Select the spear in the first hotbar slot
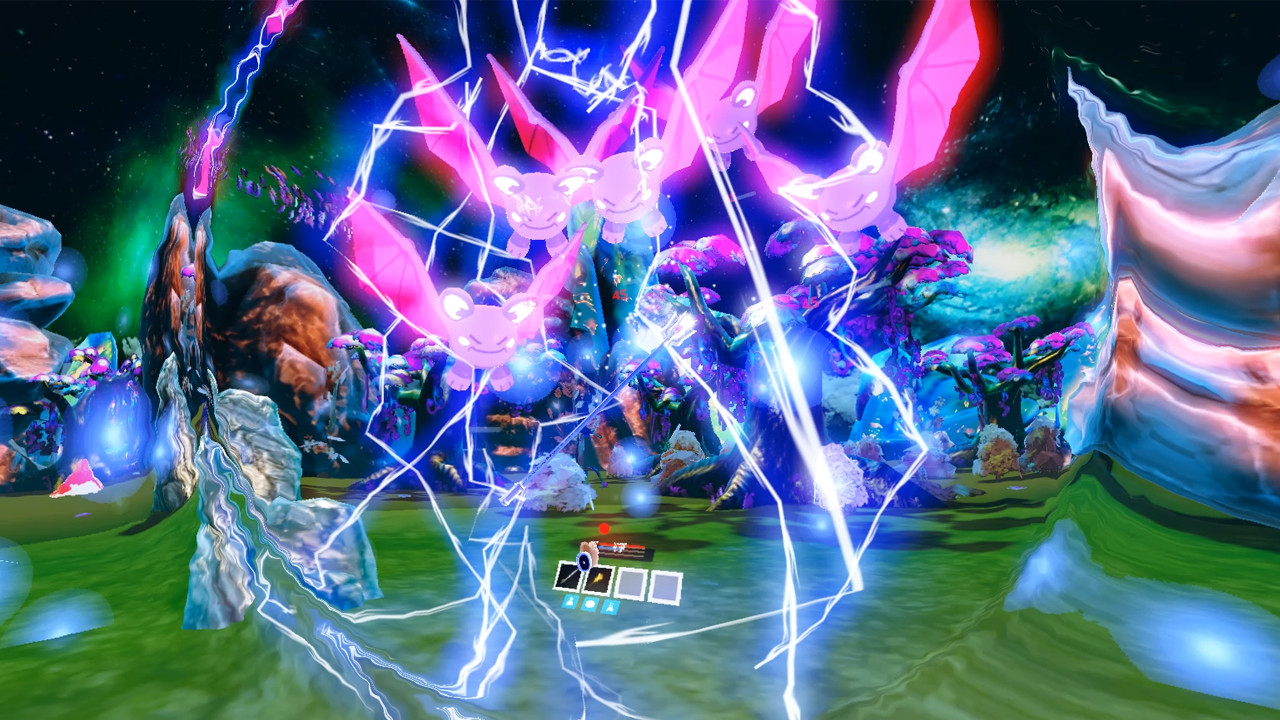 568,577
